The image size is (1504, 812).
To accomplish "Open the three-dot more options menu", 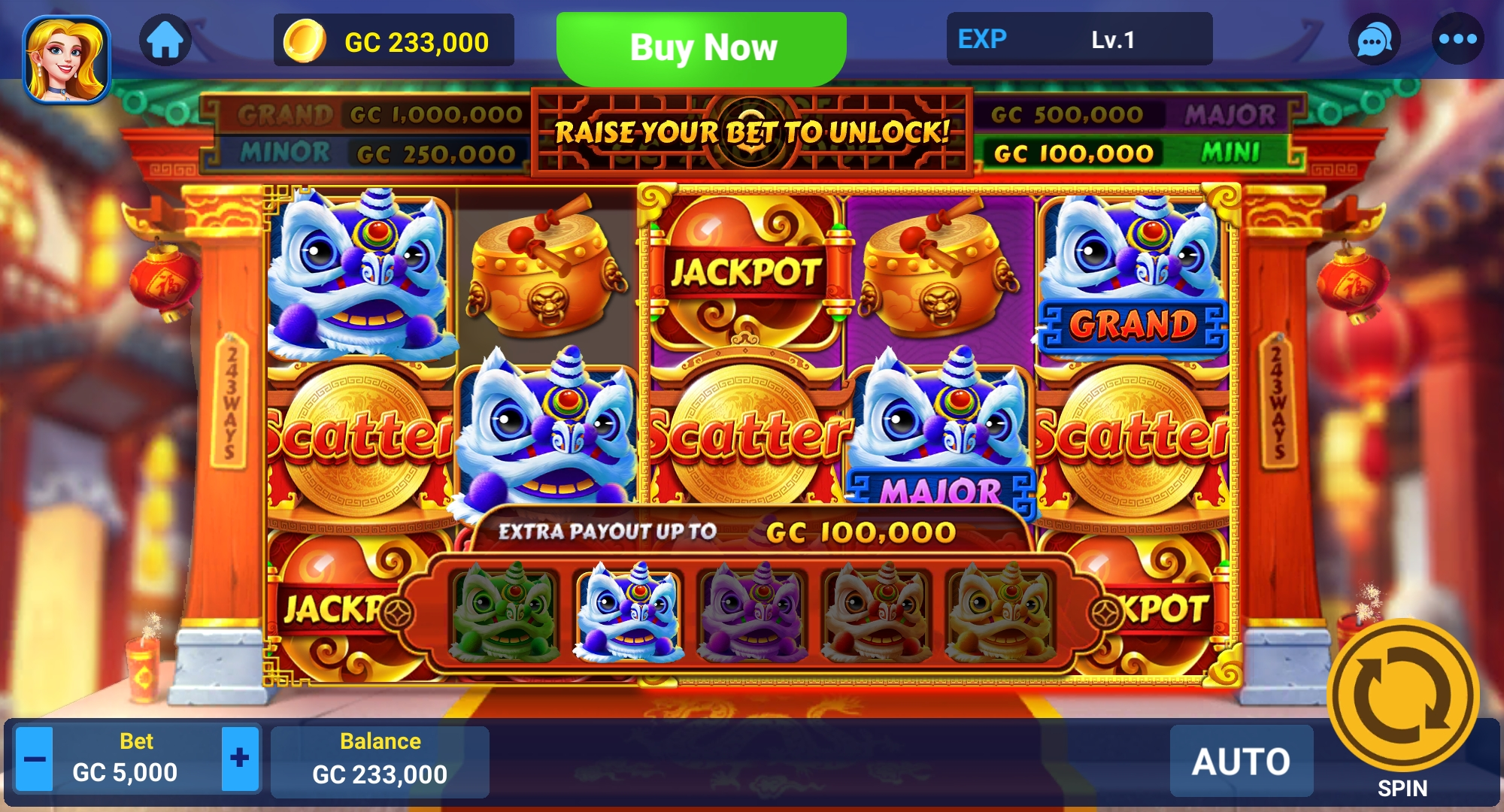I will click(x=1457, y=40).
